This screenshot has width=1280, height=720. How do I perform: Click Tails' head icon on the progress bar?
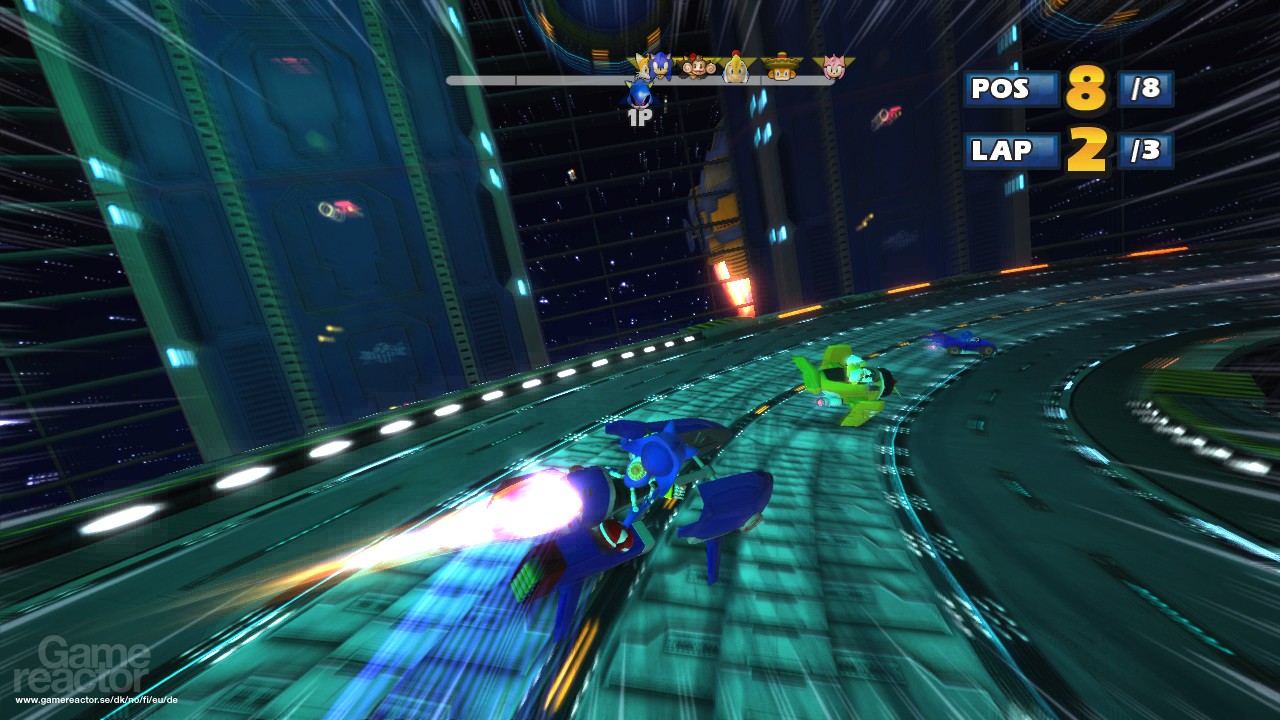642,66
